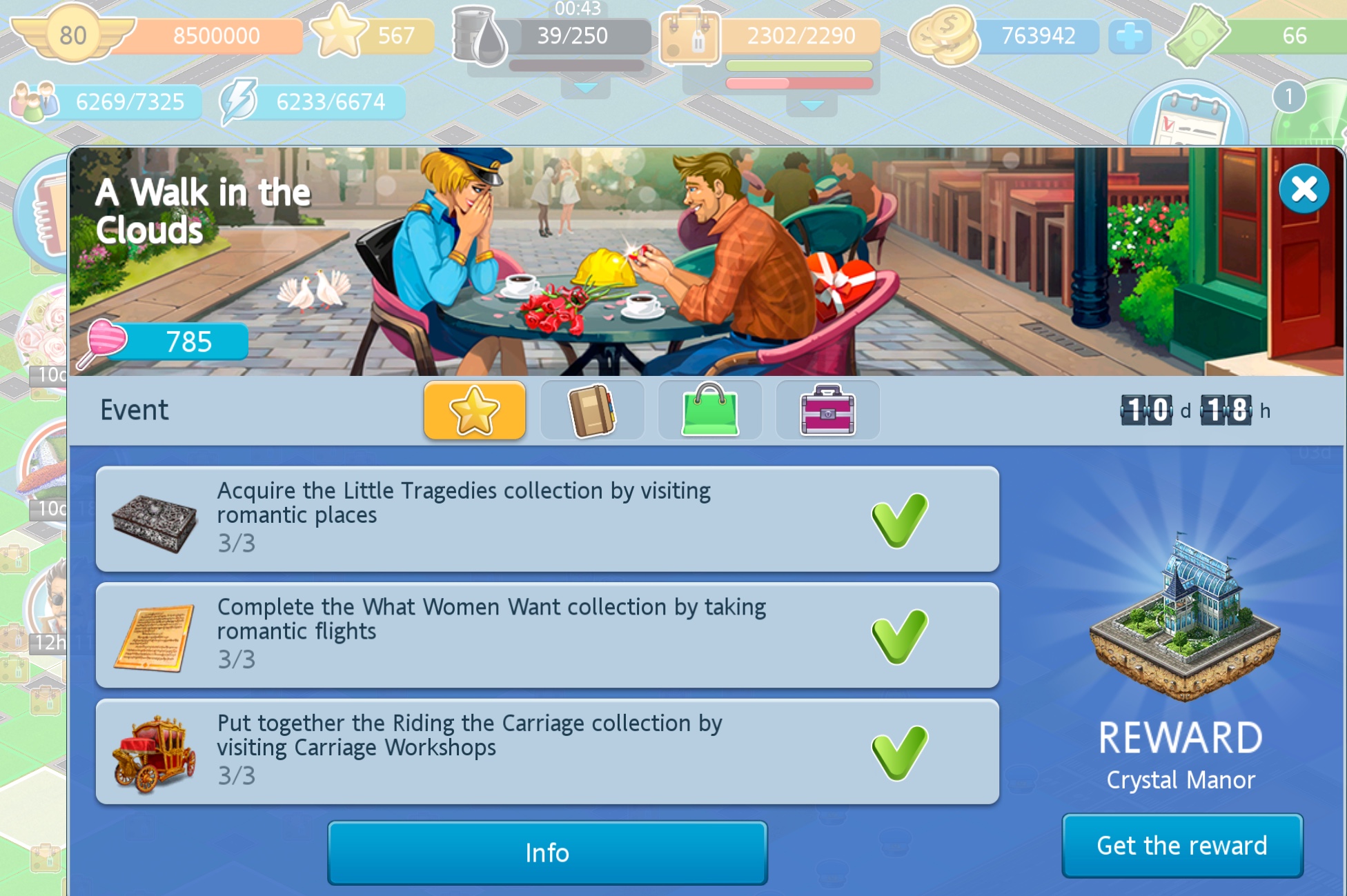Open the brown notebook tab
The width and height of the screenshot is (1347, 896).
point(592,410)
